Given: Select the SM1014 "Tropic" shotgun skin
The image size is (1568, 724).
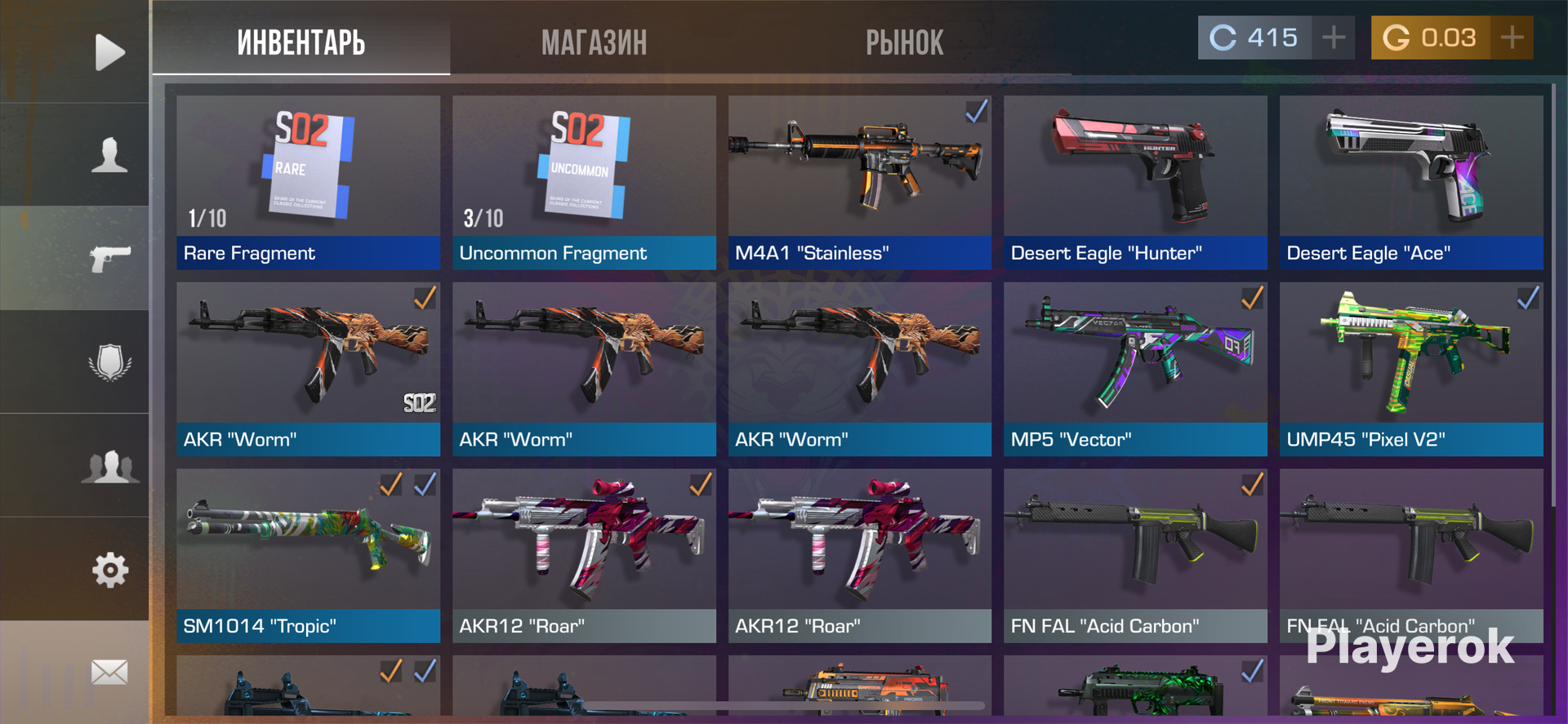Looking at the screenshot, I should tap(308, 555).
